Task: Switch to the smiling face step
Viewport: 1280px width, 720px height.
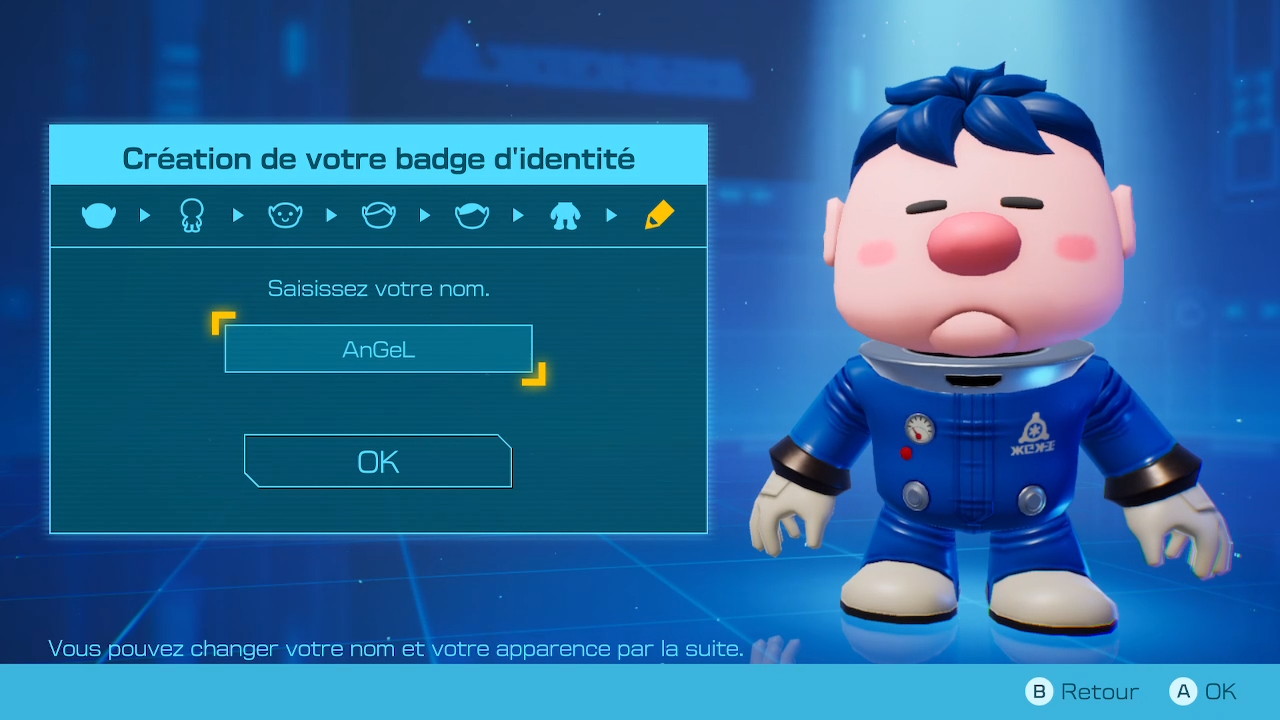Action: click(285, 215)
